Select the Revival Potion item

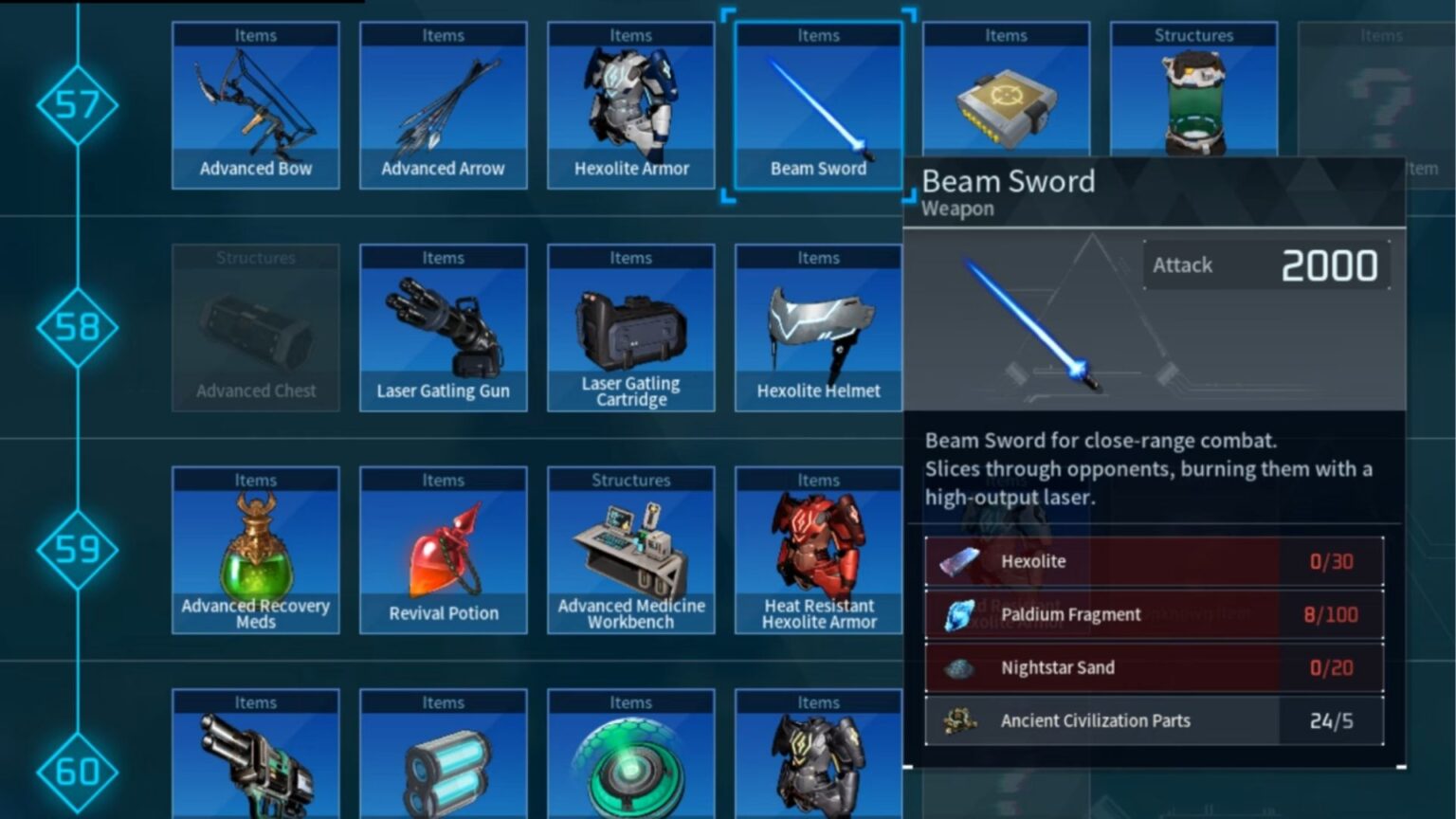[x=442, y=550]
